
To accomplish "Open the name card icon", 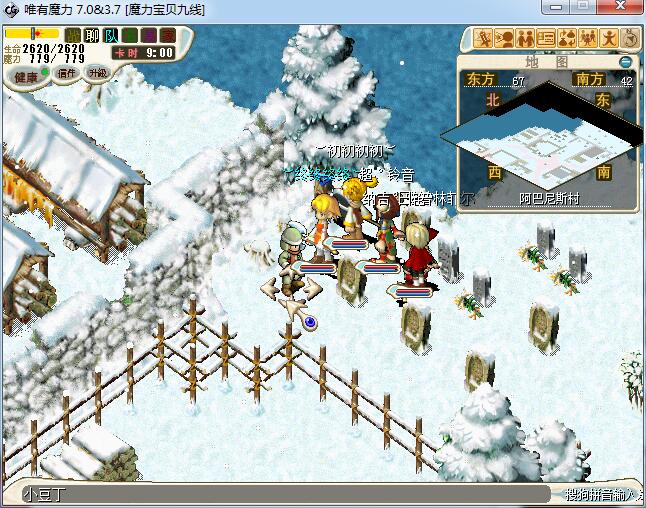I will pyautogui.click(x=546, y=39).
